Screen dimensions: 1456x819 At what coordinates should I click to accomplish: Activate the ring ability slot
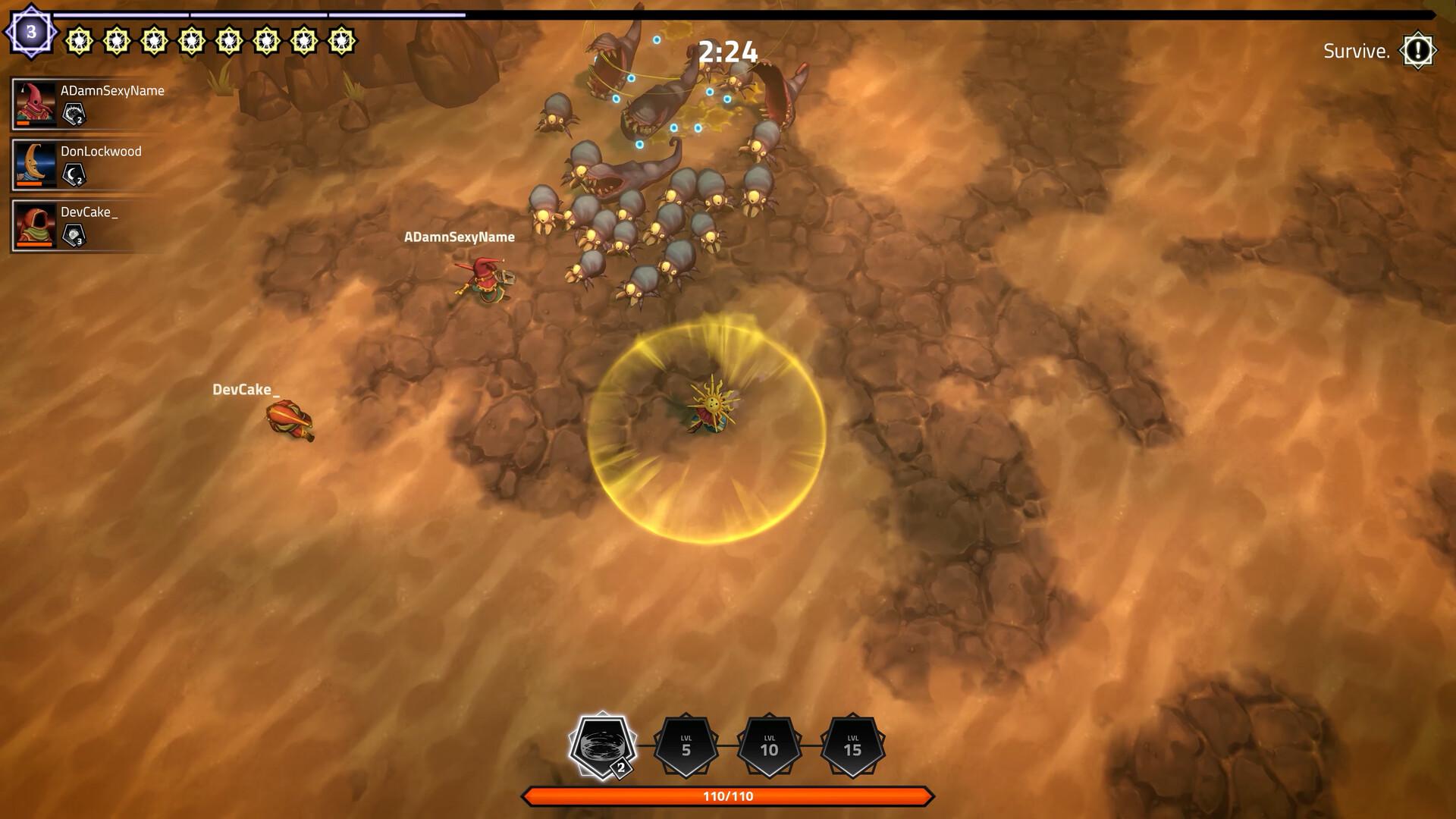pyautogui.click(x=602, y=746)
